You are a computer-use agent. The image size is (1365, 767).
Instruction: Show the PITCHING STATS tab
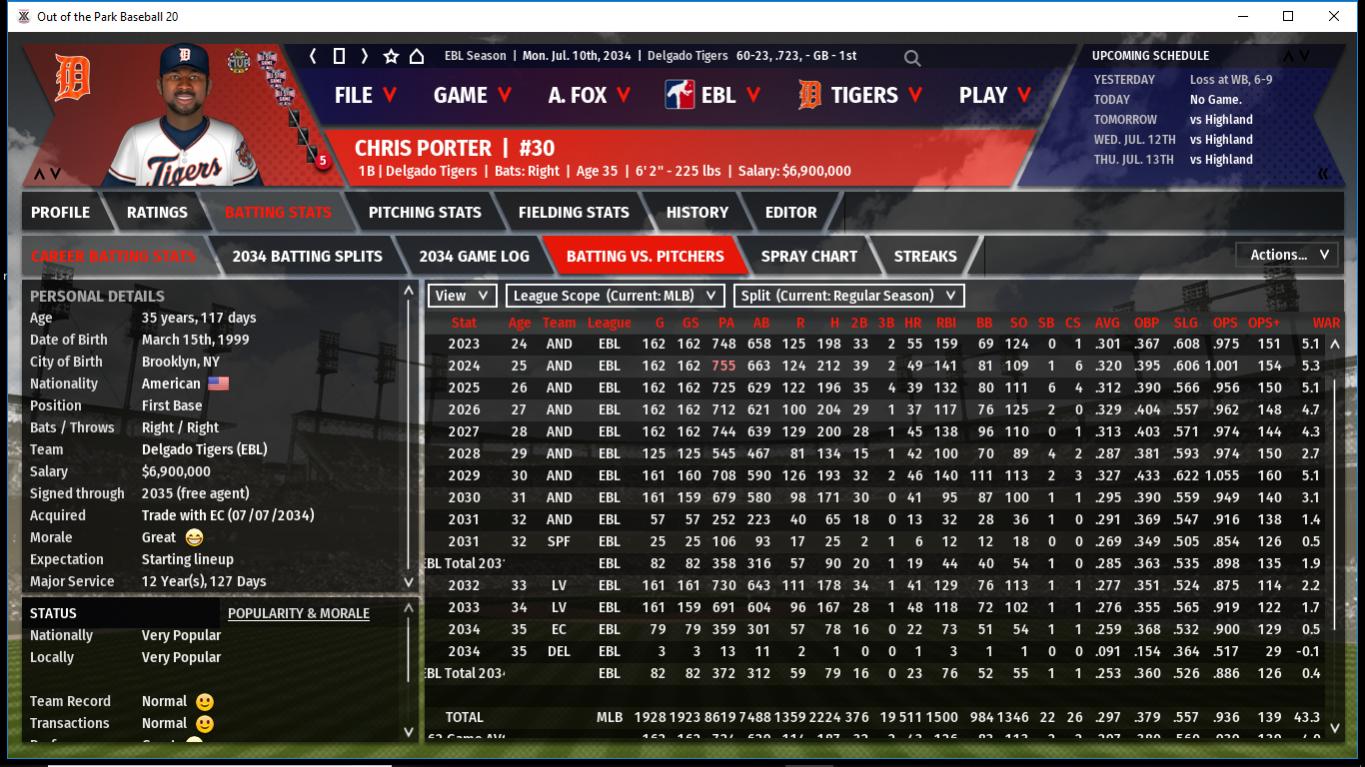click(424, 212)
